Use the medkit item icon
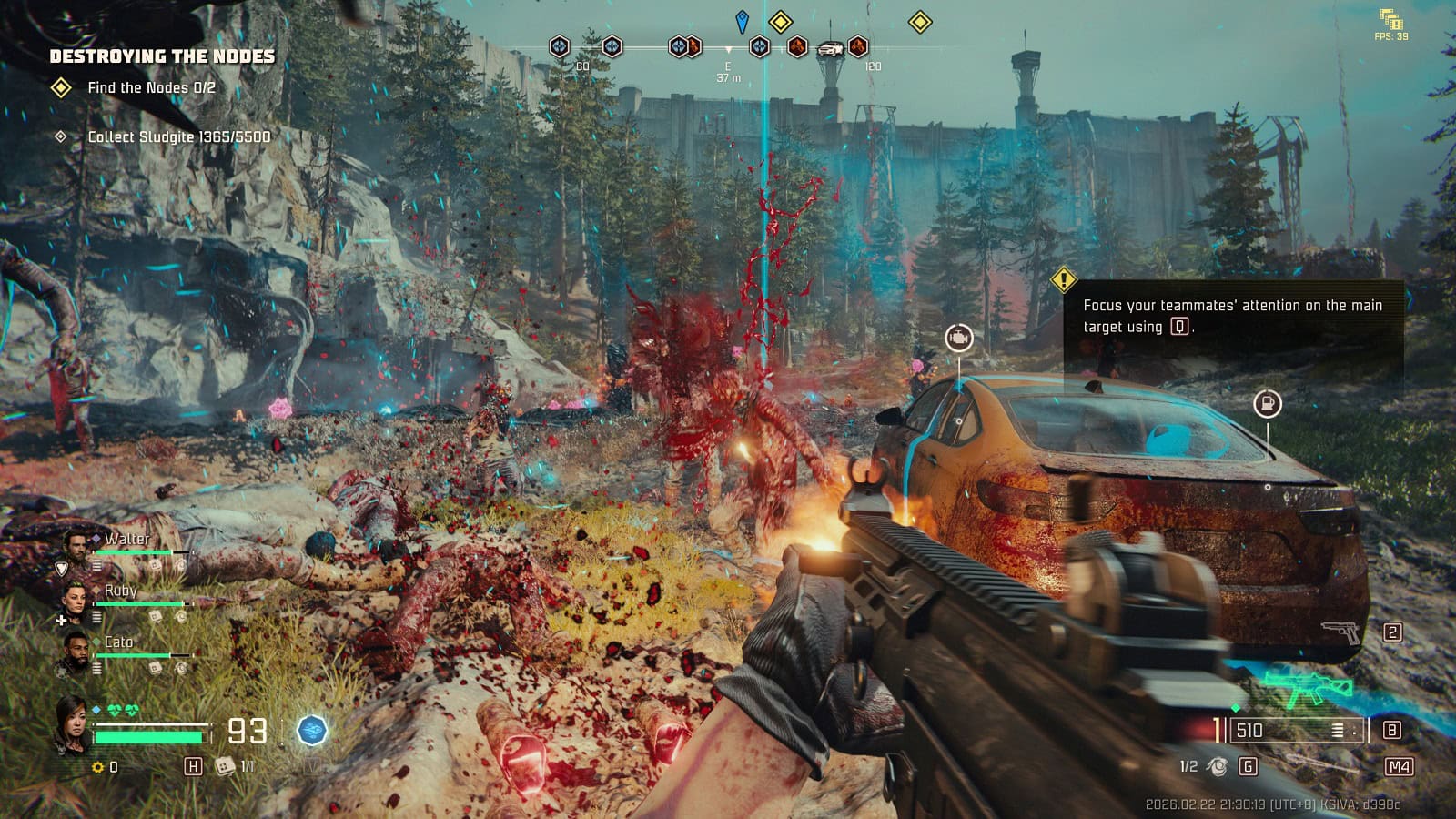This screenshot has height=819, width=1456. [225, 766]
